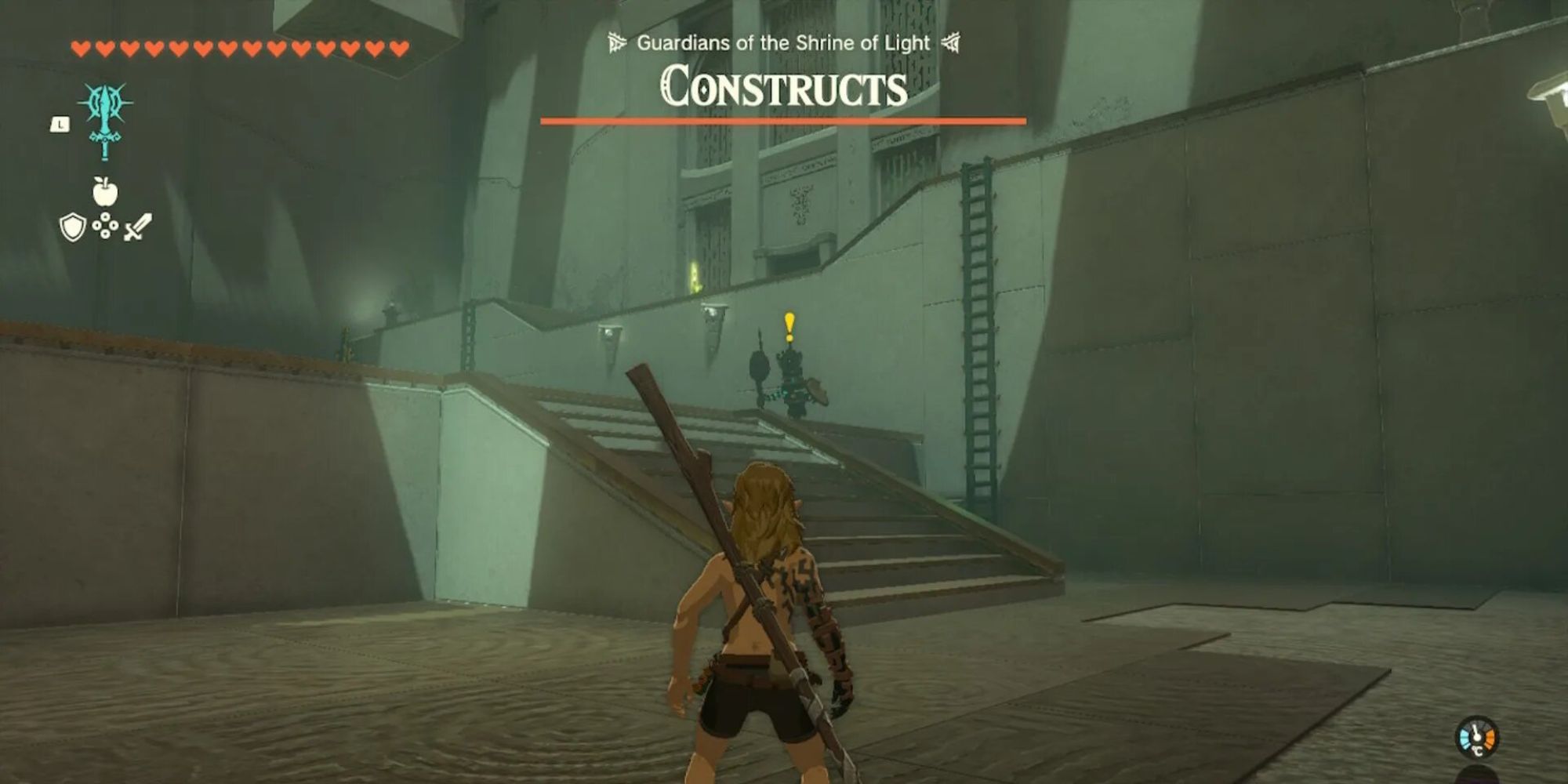Image resolution: width=1568 pixels, height=784 pixels.
Task: Activate the teal Fuse ability icon
Action: pos(105,119)
